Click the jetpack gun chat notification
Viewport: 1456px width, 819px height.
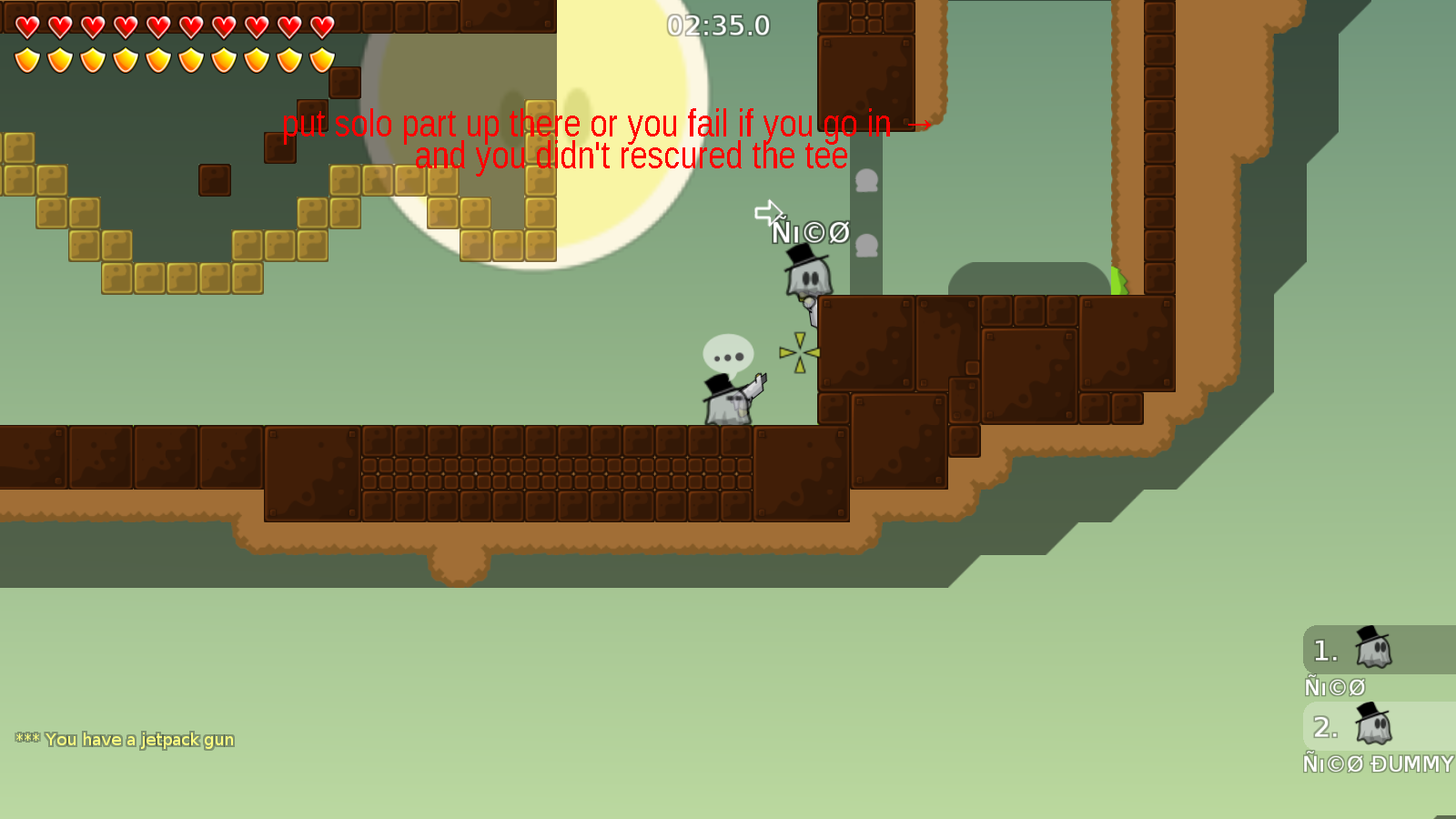click(123, 740)
